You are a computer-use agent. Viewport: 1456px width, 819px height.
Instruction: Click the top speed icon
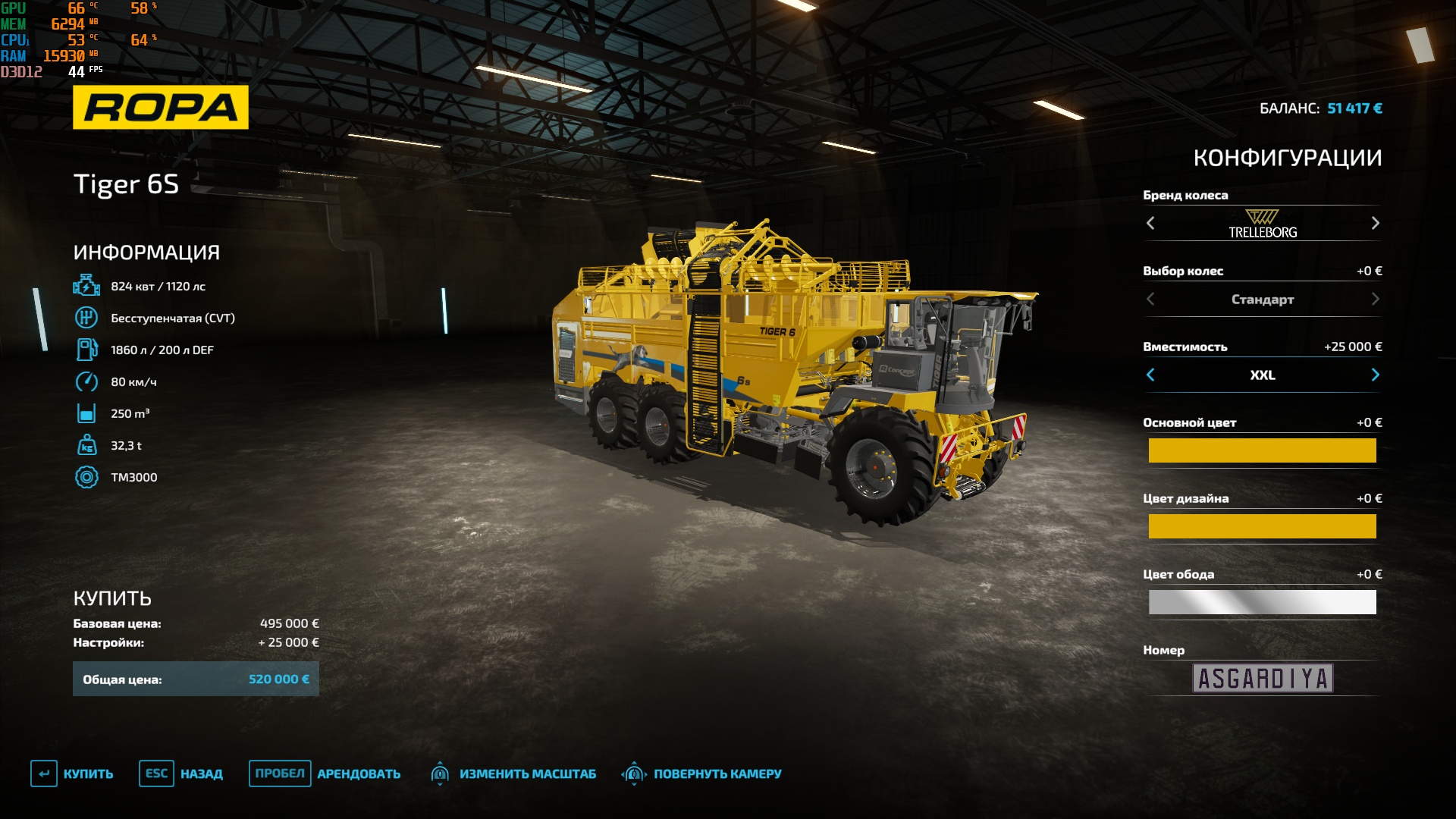[87, 381]
